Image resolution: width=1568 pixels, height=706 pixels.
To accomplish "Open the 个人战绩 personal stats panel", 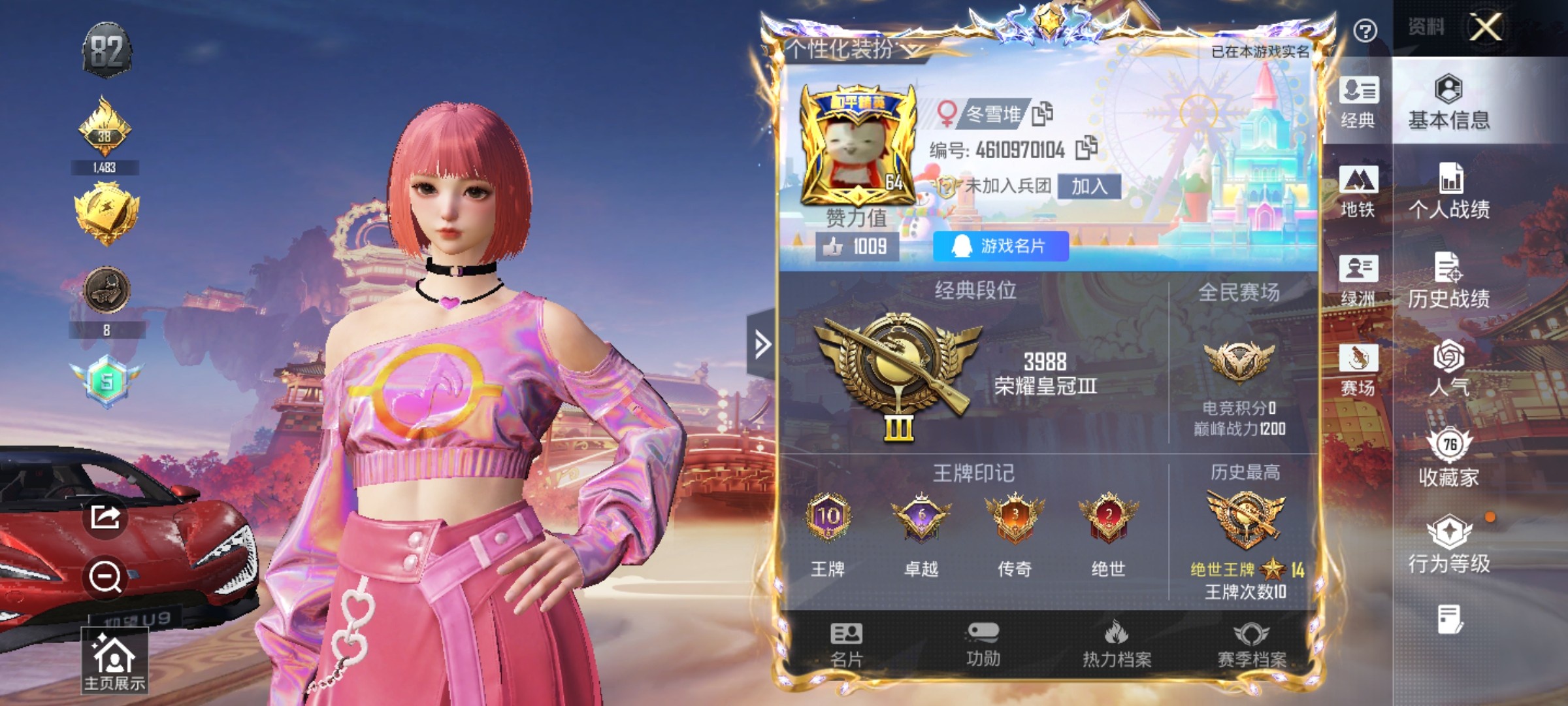I will [1450, 193].
